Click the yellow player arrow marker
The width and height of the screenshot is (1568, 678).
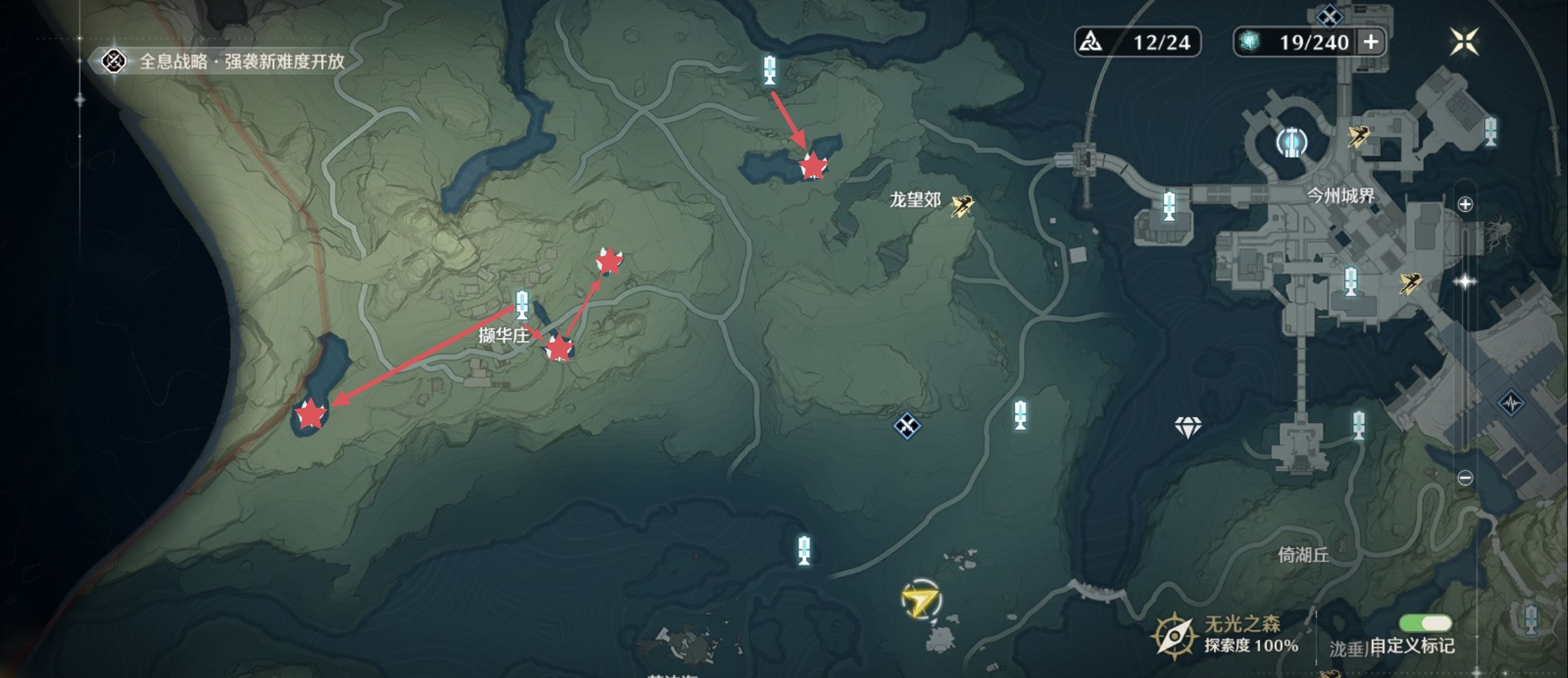921,600
